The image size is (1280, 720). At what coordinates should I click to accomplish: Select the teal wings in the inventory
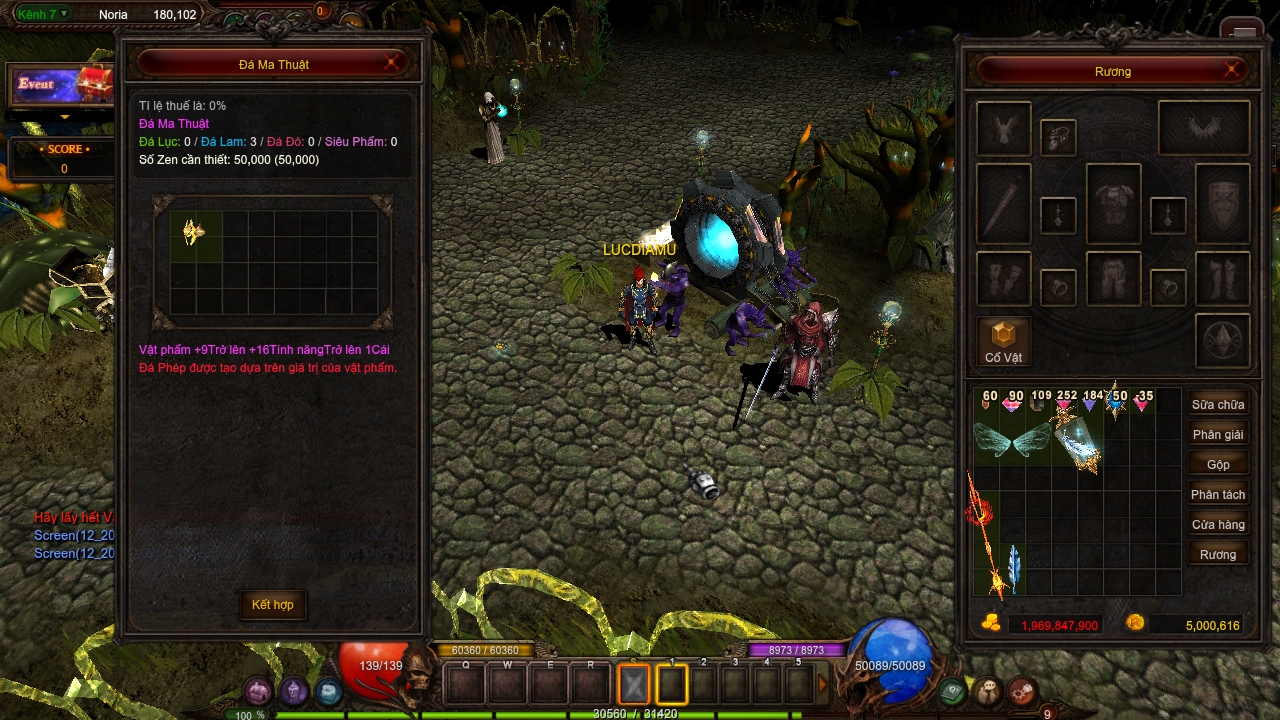1012,440
